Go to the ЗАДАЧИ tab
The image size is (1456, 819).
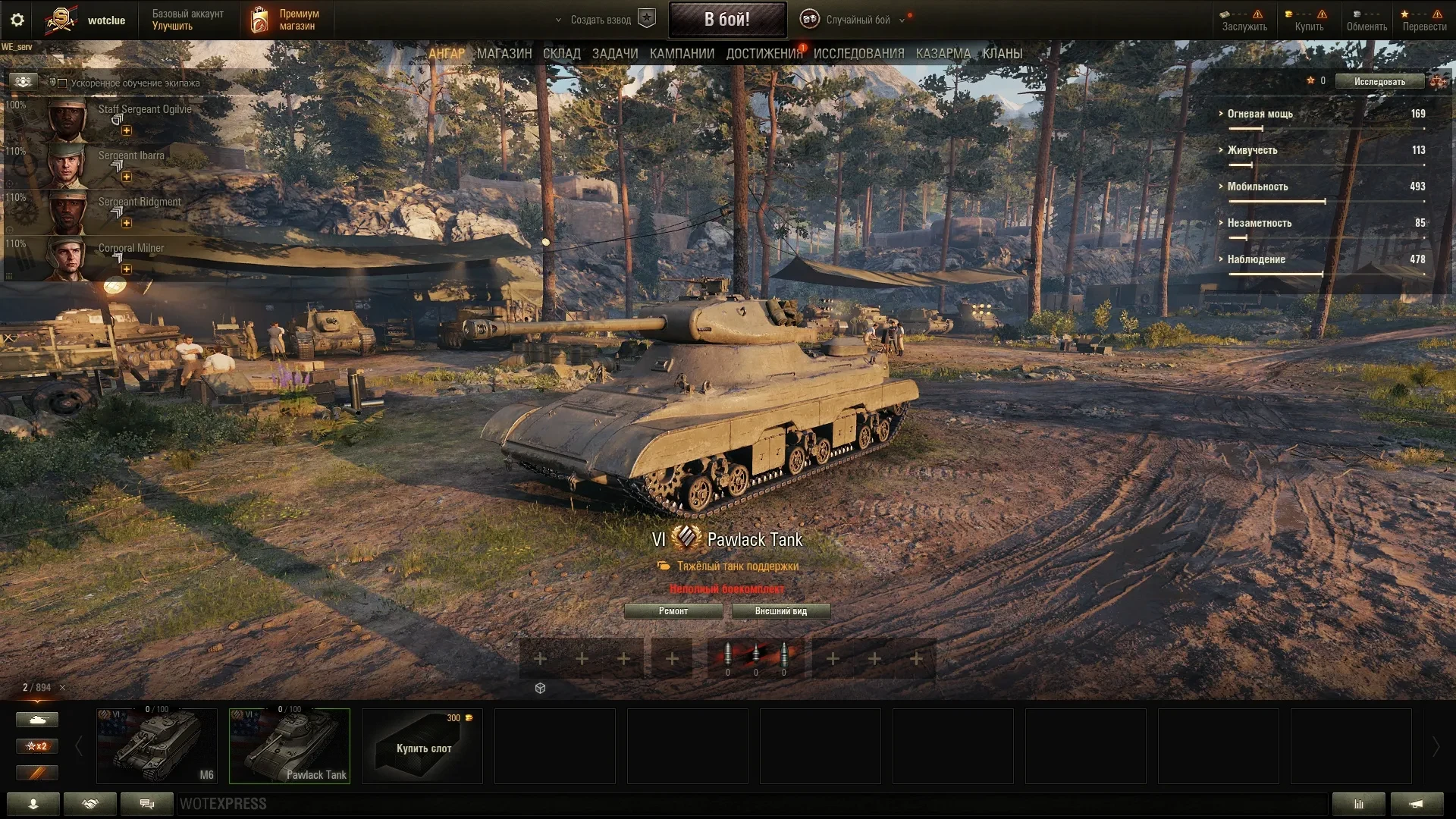pos(615,54)
